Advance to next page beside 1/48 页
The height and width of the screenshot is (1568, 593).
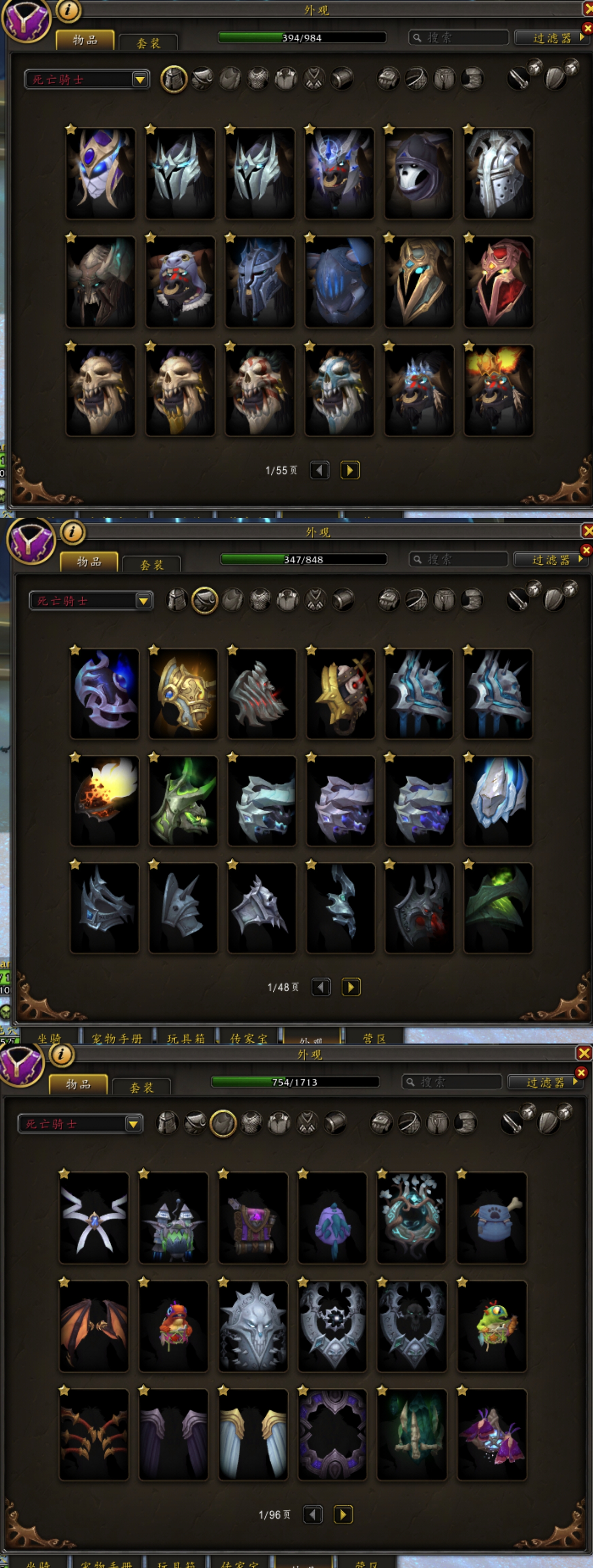pos(351,987)
